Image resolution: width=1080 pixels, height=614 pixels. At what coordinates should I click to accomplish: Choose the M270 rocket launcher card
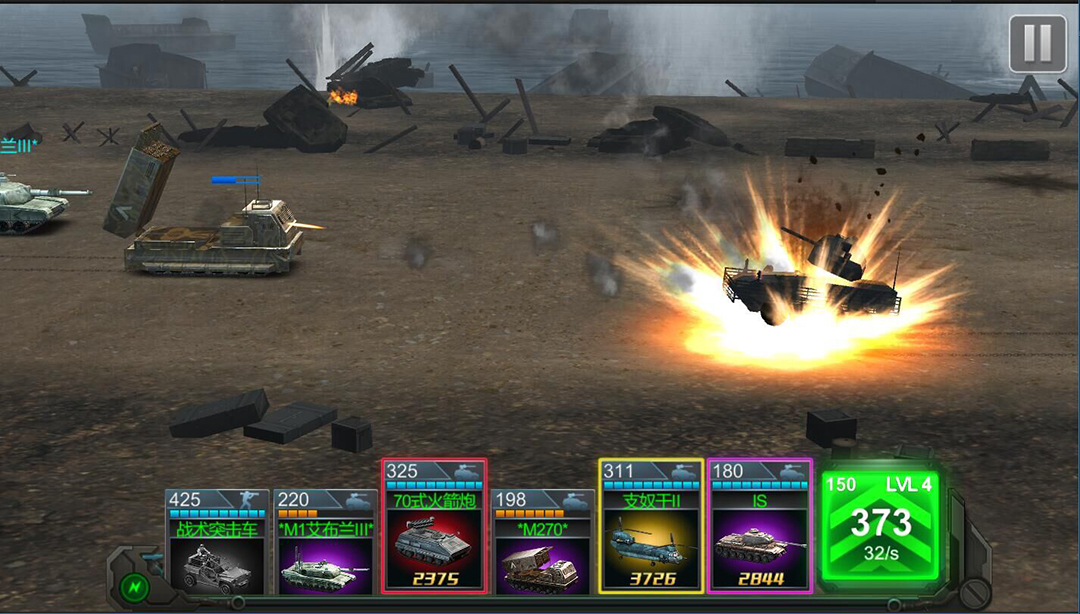pos(543,543)
